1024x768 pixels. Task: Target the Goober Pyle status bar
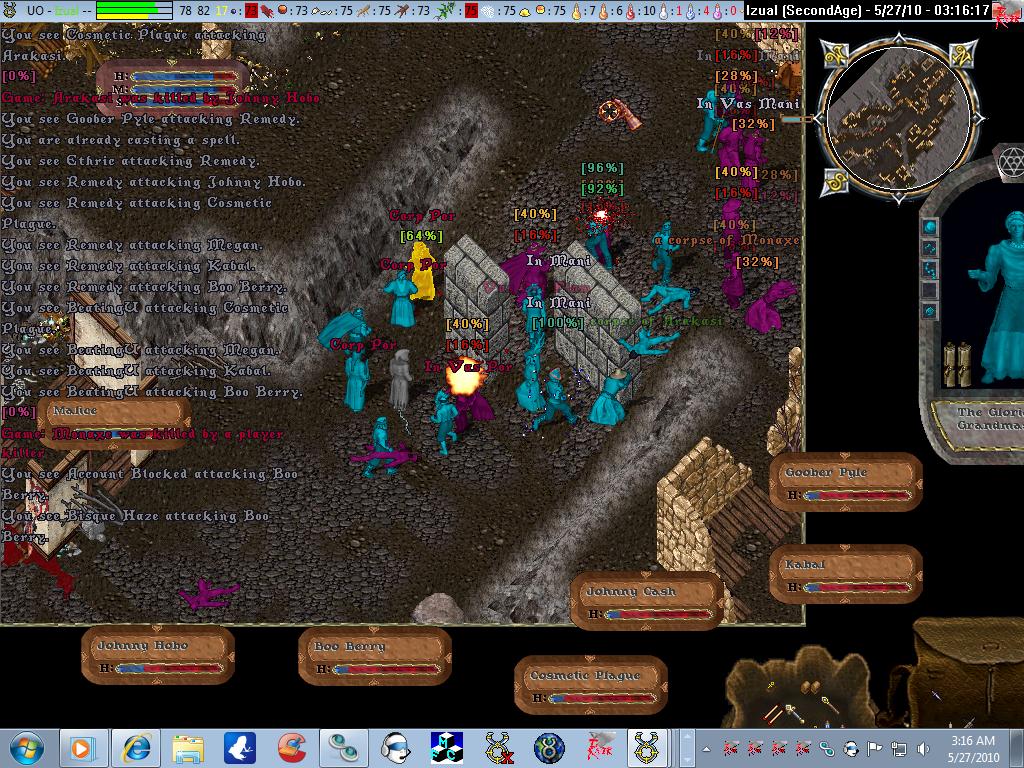pyautogui.click(x=846, y=482)
